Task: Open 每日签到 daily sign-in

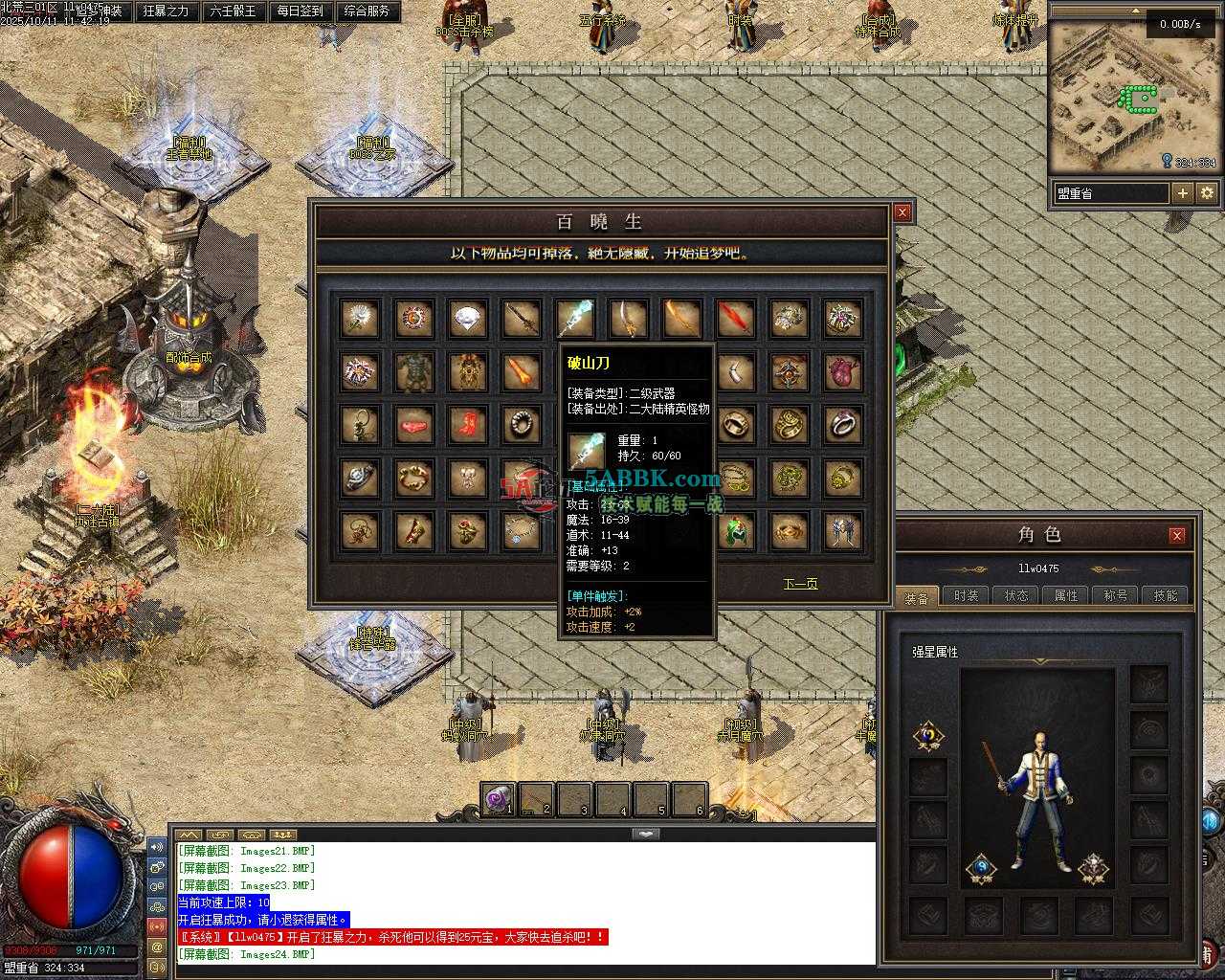Action: (300, 11)
